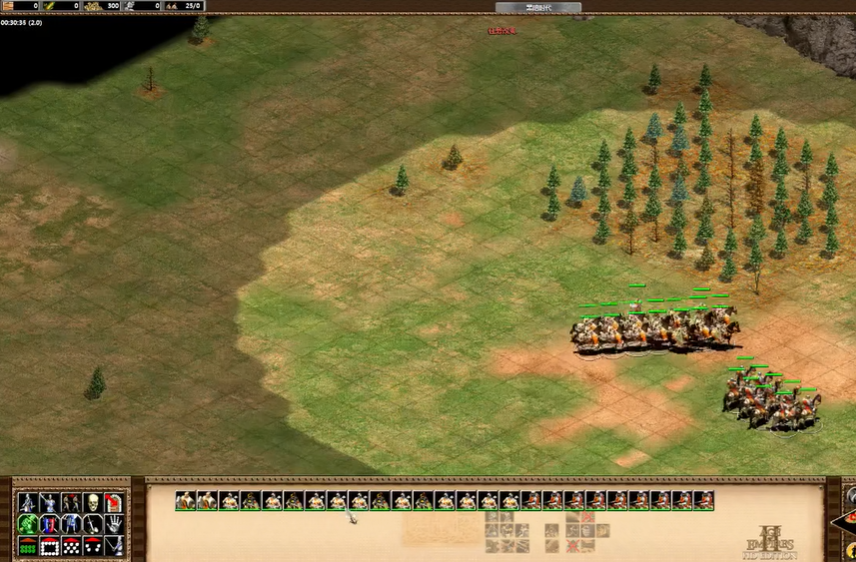Switch to Defensive stance with the shield icon
The height and width of the screenshot is (562, 856).
[x=50, y=524]
